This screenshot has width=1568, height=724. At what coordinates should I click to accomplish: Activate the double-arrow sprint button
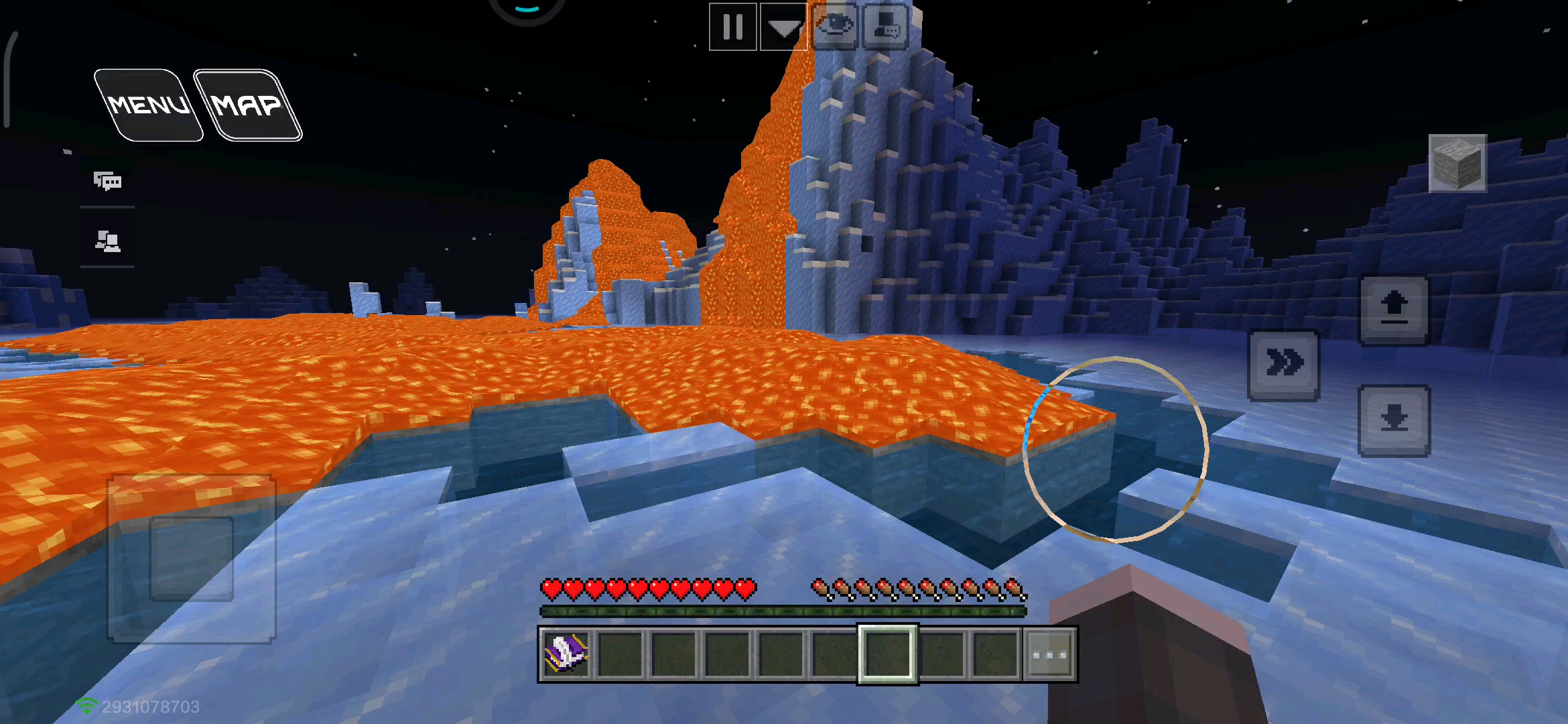[1283, 365]
